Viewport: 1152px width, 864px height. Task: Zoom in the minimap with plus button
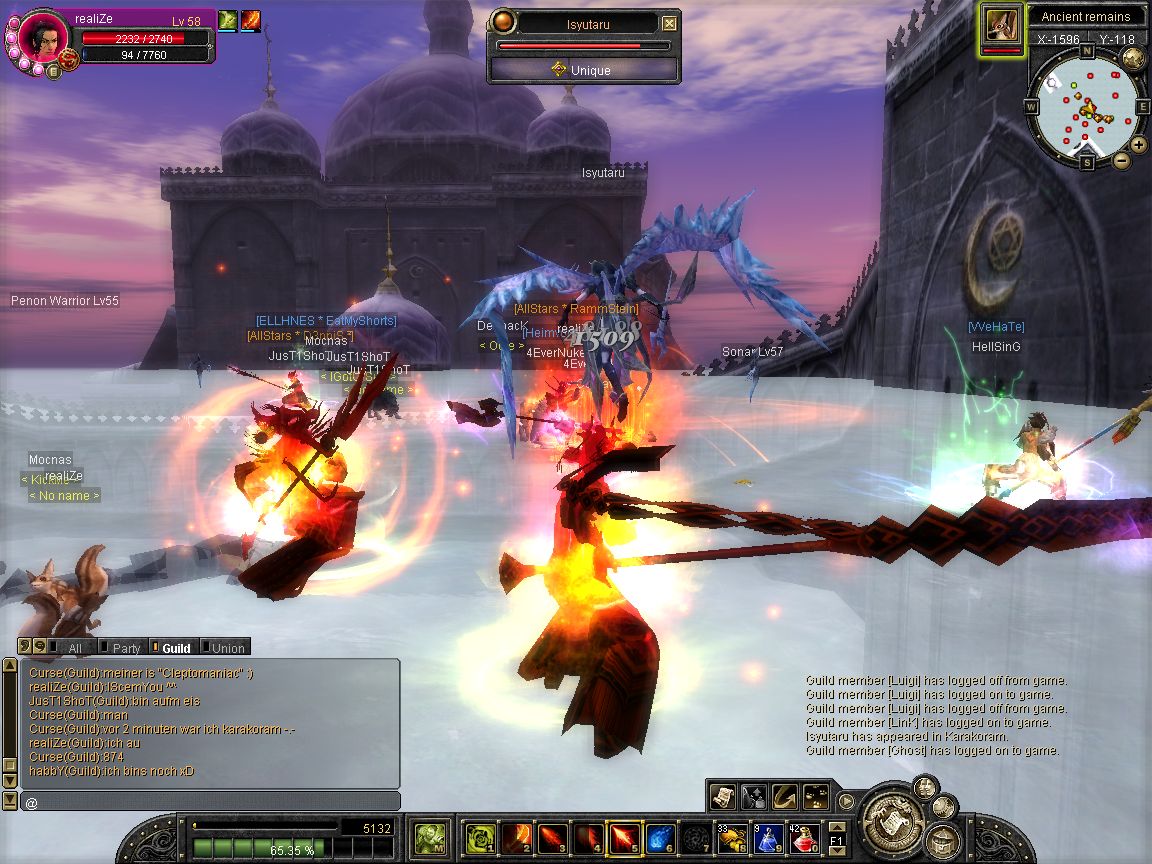pyautogui.click(x=1139, y=144)
